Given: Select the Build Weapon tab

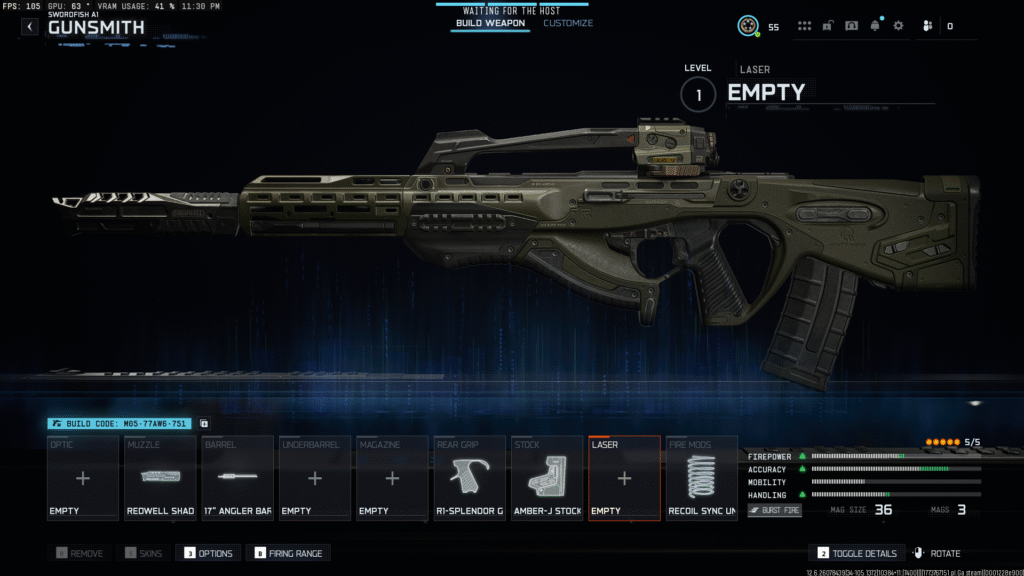Looking at the screenshot, I should point(490,23).
